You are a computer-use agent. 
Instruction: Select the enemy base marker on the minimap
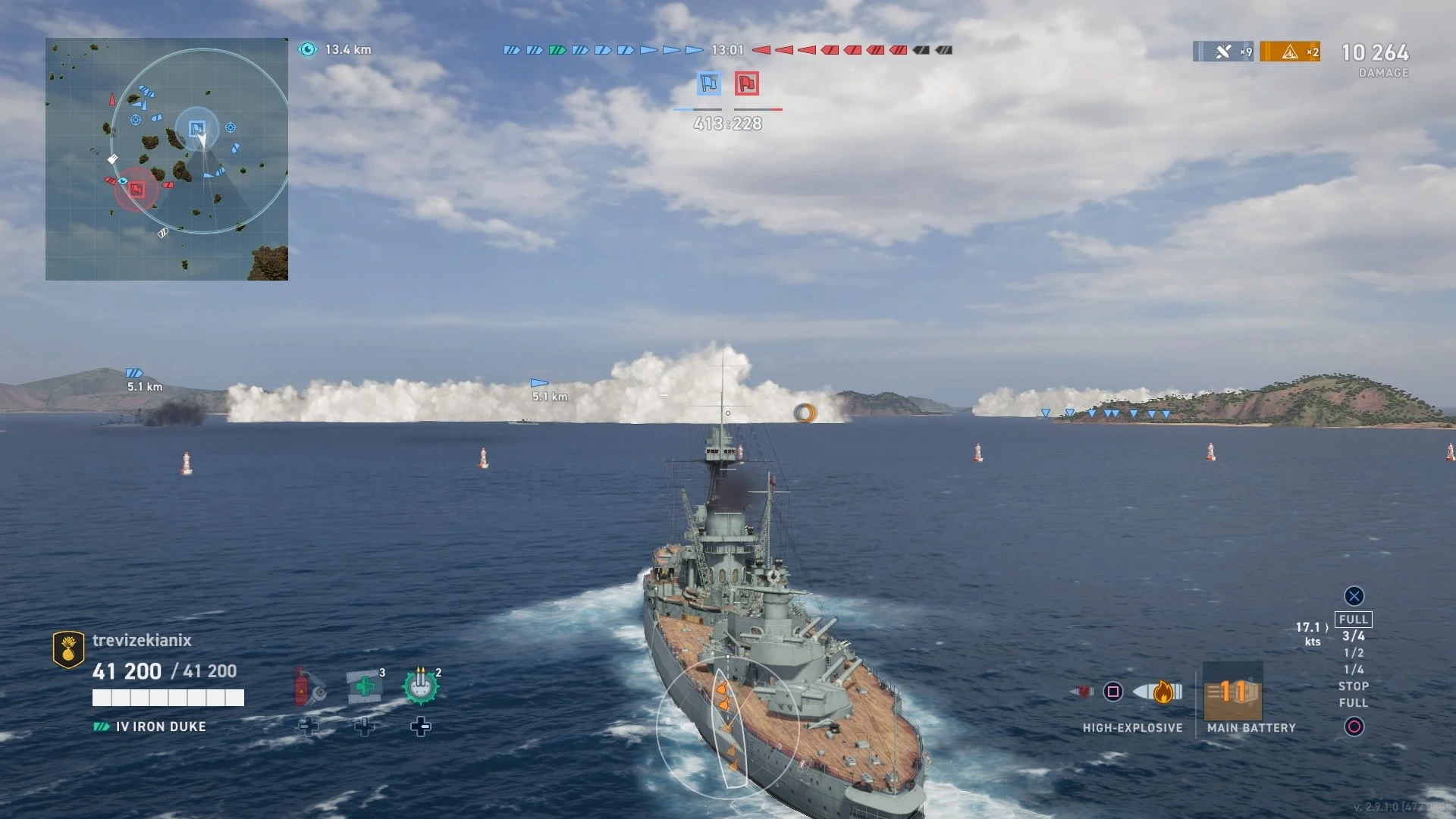(136, 189)
